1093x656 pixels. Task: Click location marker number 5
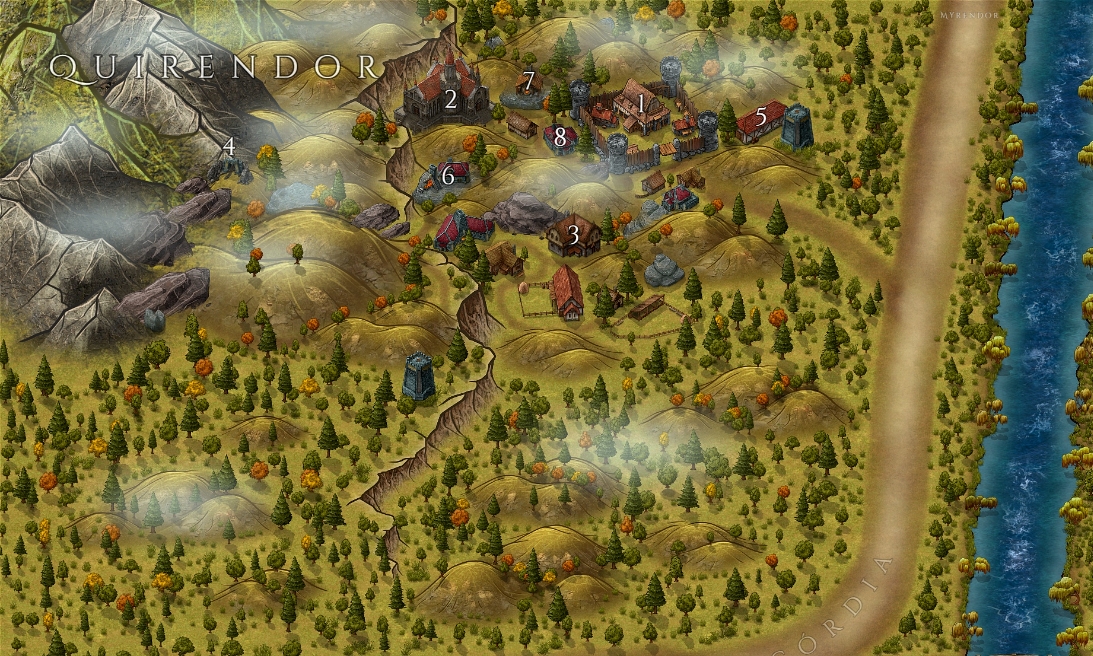[761, 117]
